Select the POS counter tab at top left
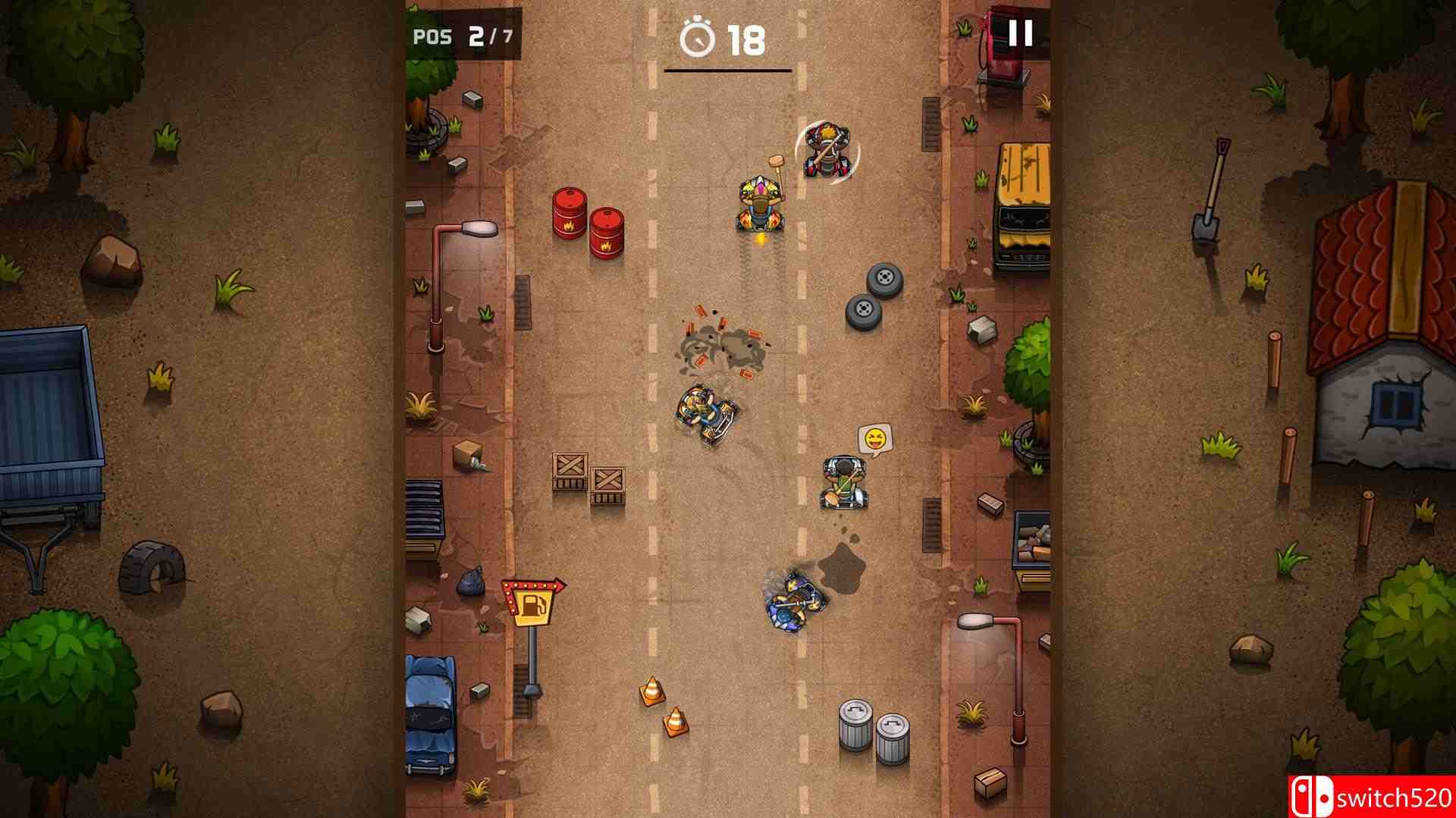 (434, 34)
